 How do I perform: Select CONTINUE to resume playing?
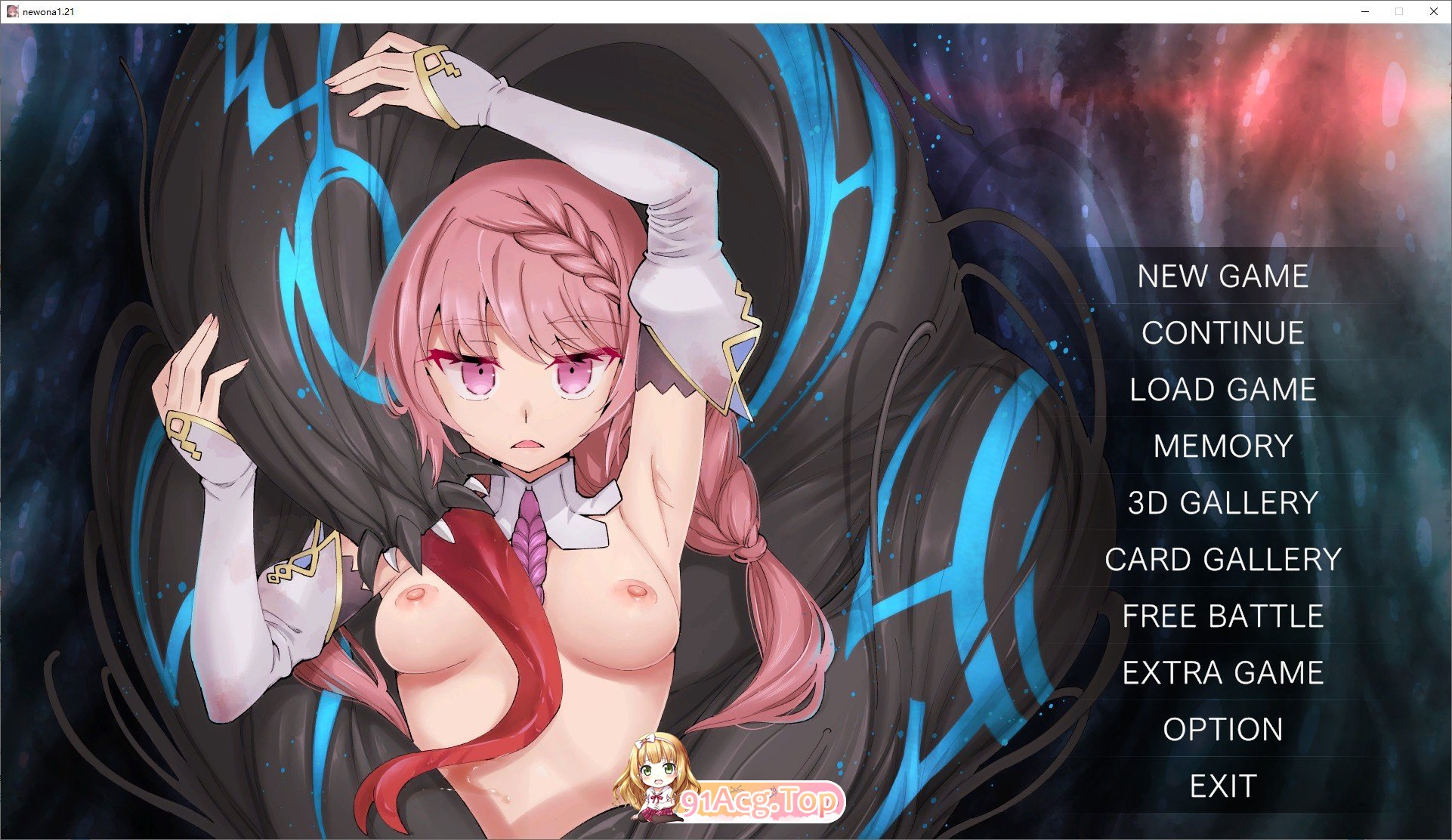1222,333
